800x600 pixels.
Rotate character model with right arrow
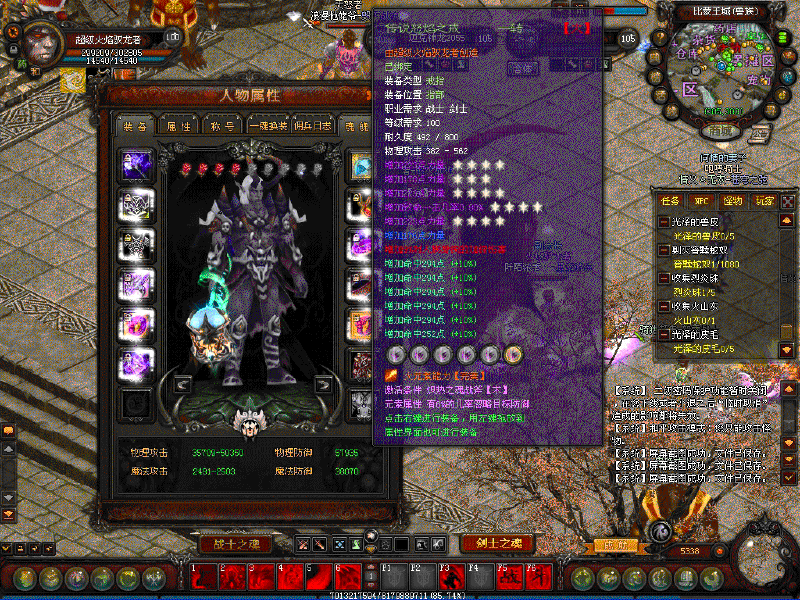[x=324, y=384]
